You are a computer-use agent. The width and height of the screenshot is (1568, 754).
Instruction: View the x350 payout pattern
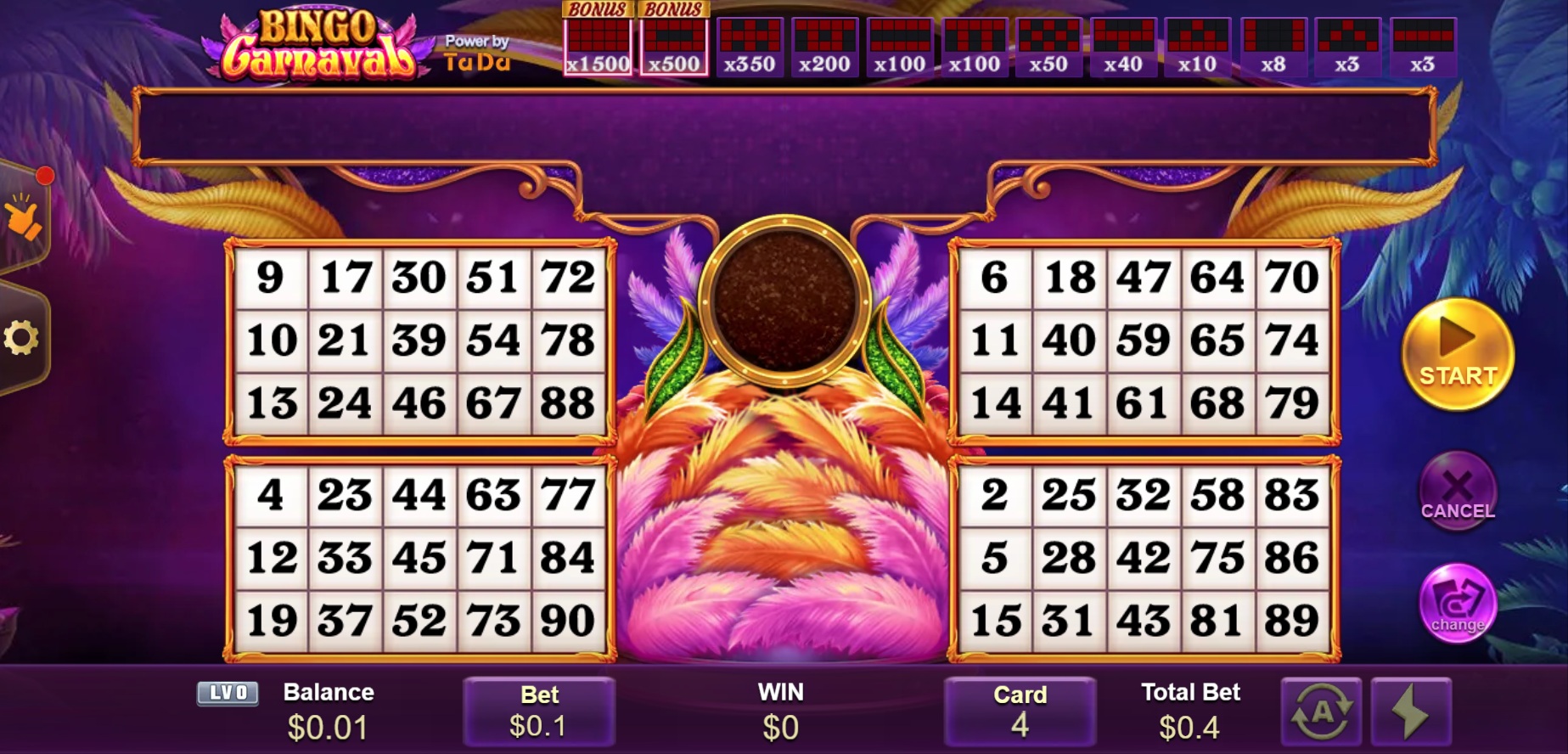pyautogui.click(x=749, y=48)
